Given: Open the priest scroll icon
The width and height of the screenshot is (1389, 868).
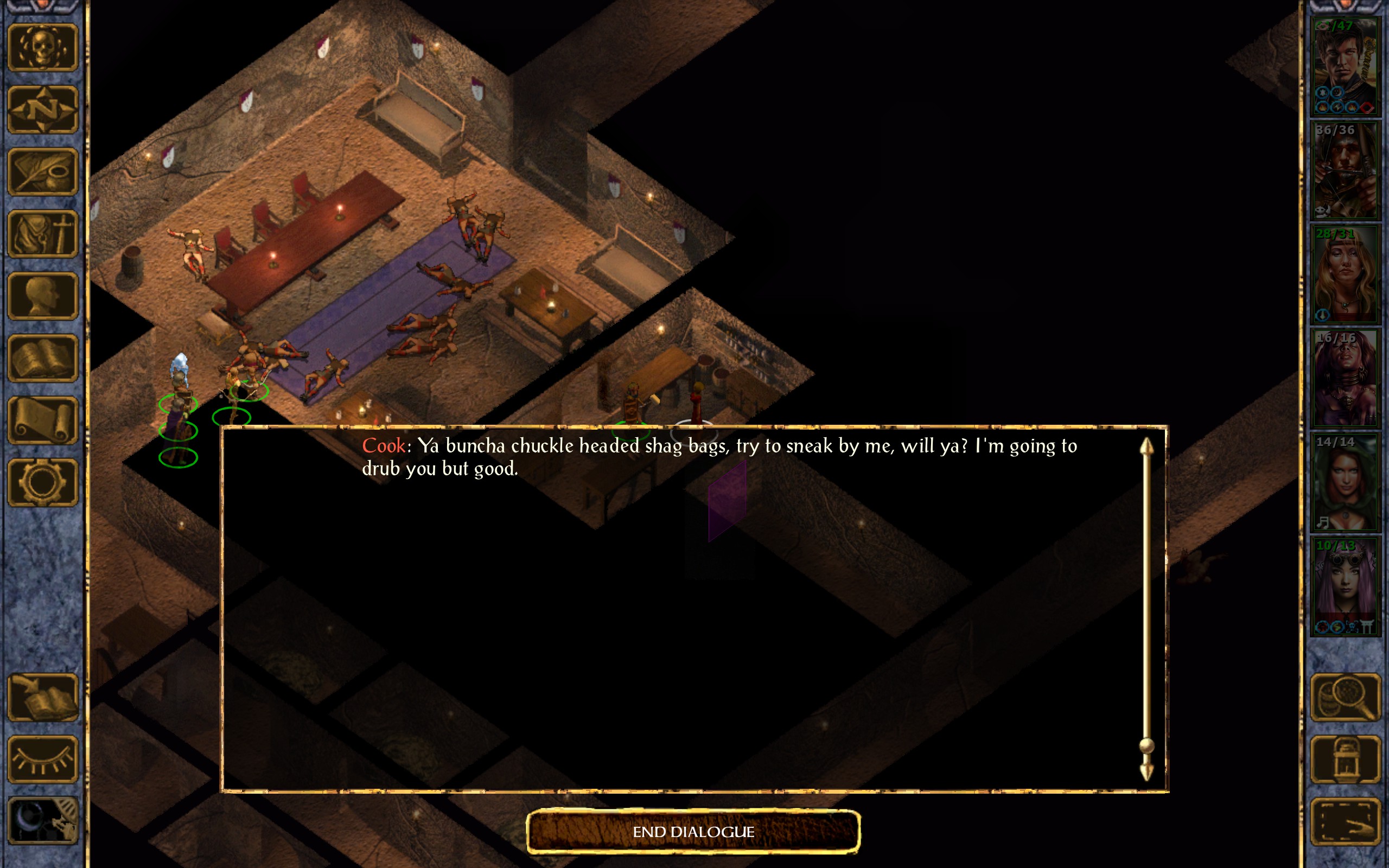Looking at the screenshot, I should tap(43, 421).
